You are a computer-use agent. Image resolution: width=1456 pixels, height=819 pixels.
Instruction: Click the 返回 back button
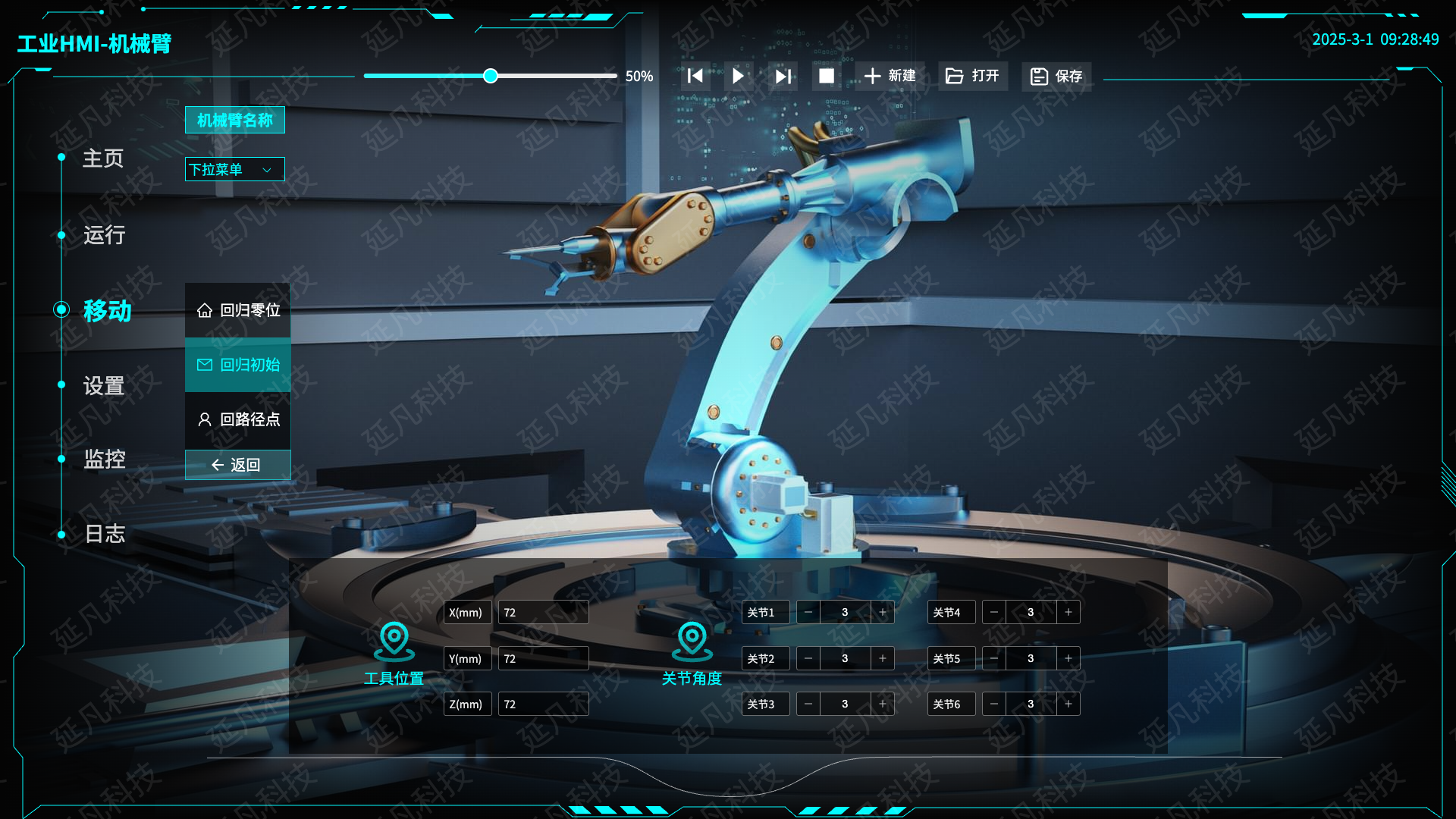point(237,465)
